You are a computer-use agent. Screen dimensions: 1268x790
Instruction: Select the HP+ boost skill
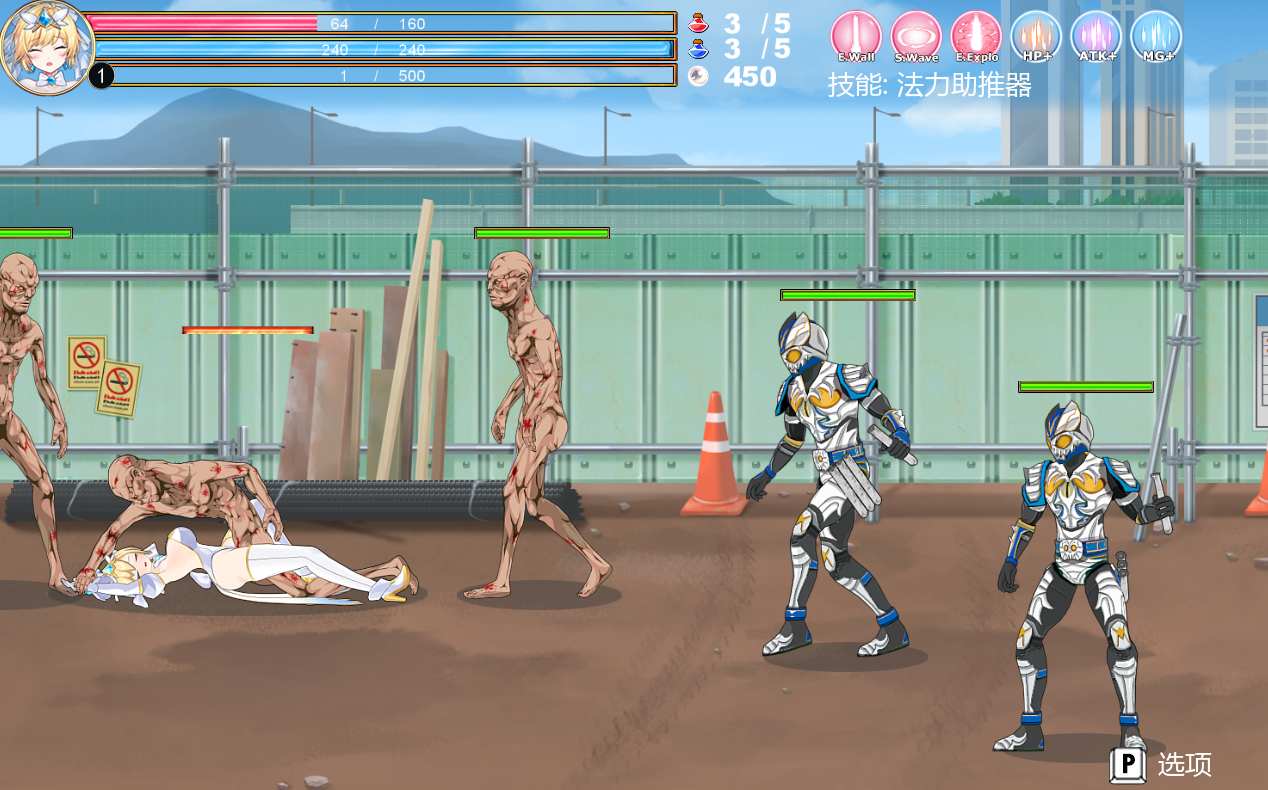click(x=1036, y=36)
